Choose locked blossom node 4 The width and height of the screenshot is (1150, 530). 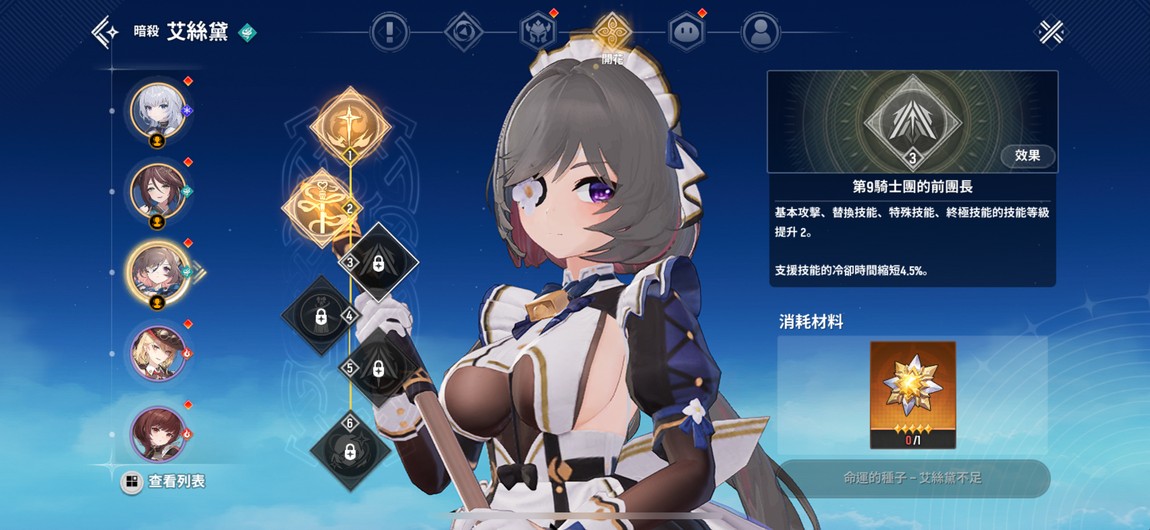click(x=321, y=316)
